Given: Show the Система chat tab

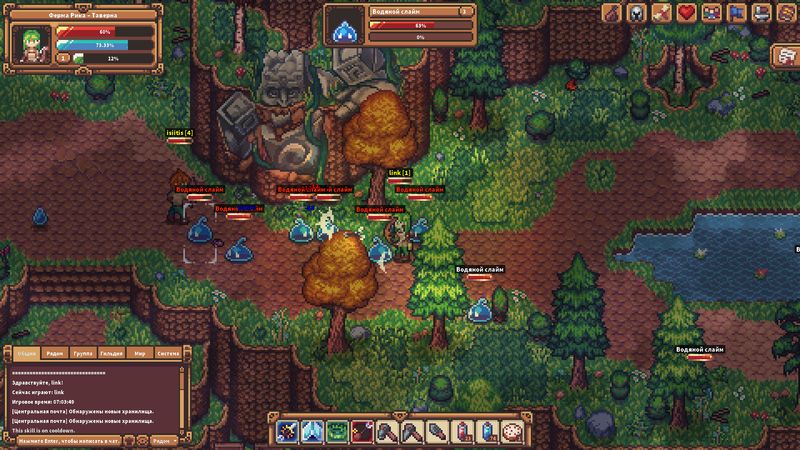Looking at the screenshot, I should (169, 353).
